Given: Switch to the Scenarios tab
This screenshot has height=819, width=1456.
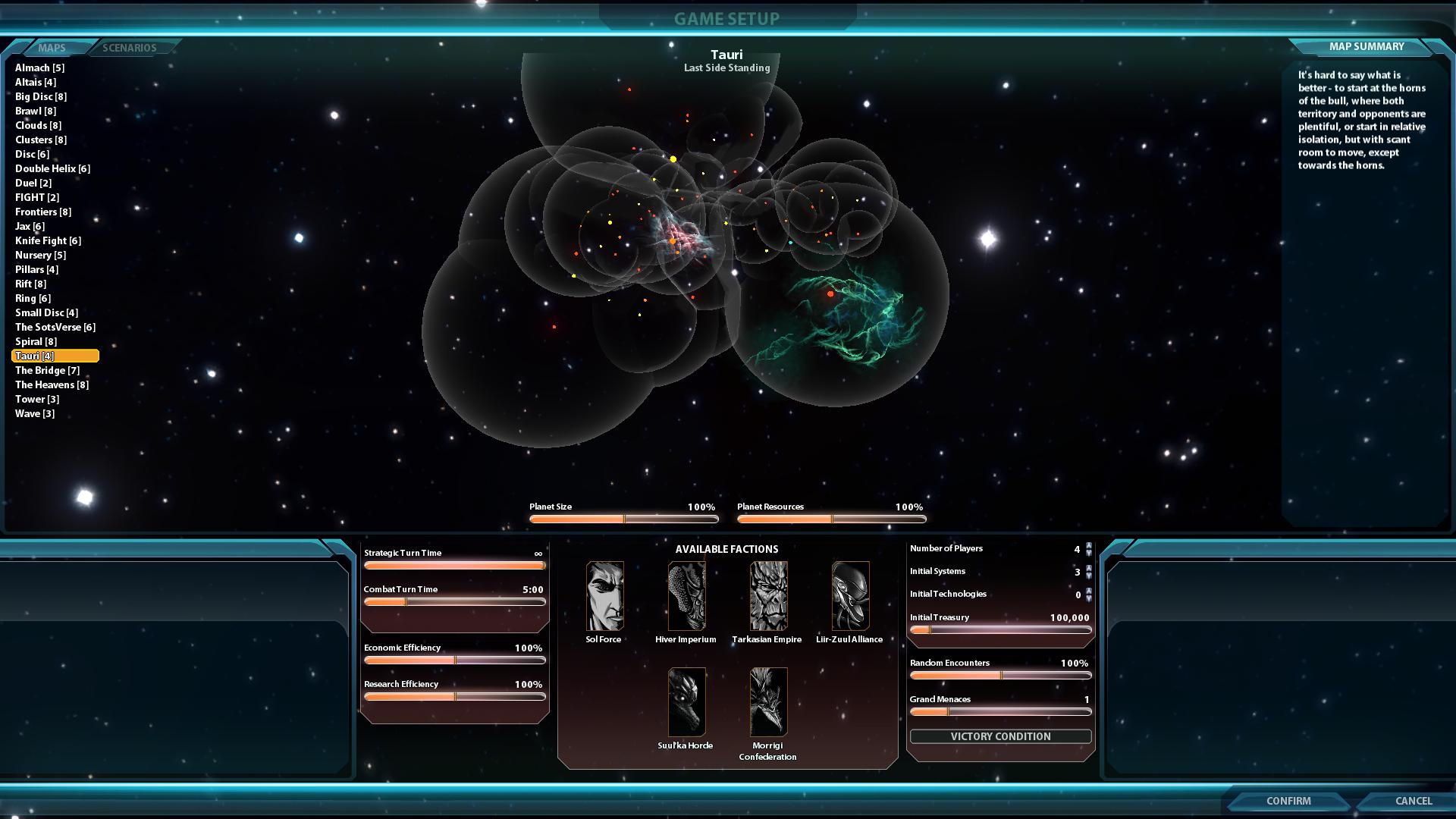Looking at the screenshot, I should click(130, 48).
